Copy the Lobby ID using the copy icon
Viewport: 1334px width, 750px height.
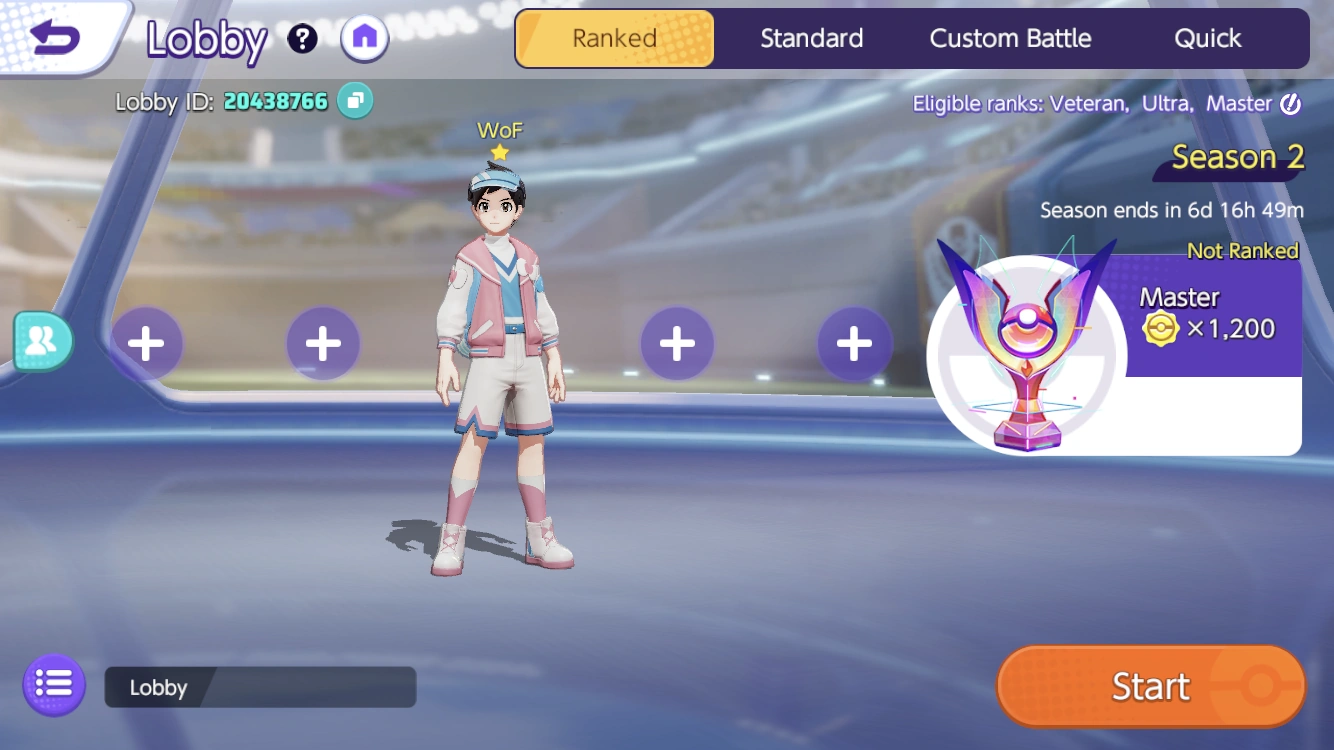(x=357, y=101)
